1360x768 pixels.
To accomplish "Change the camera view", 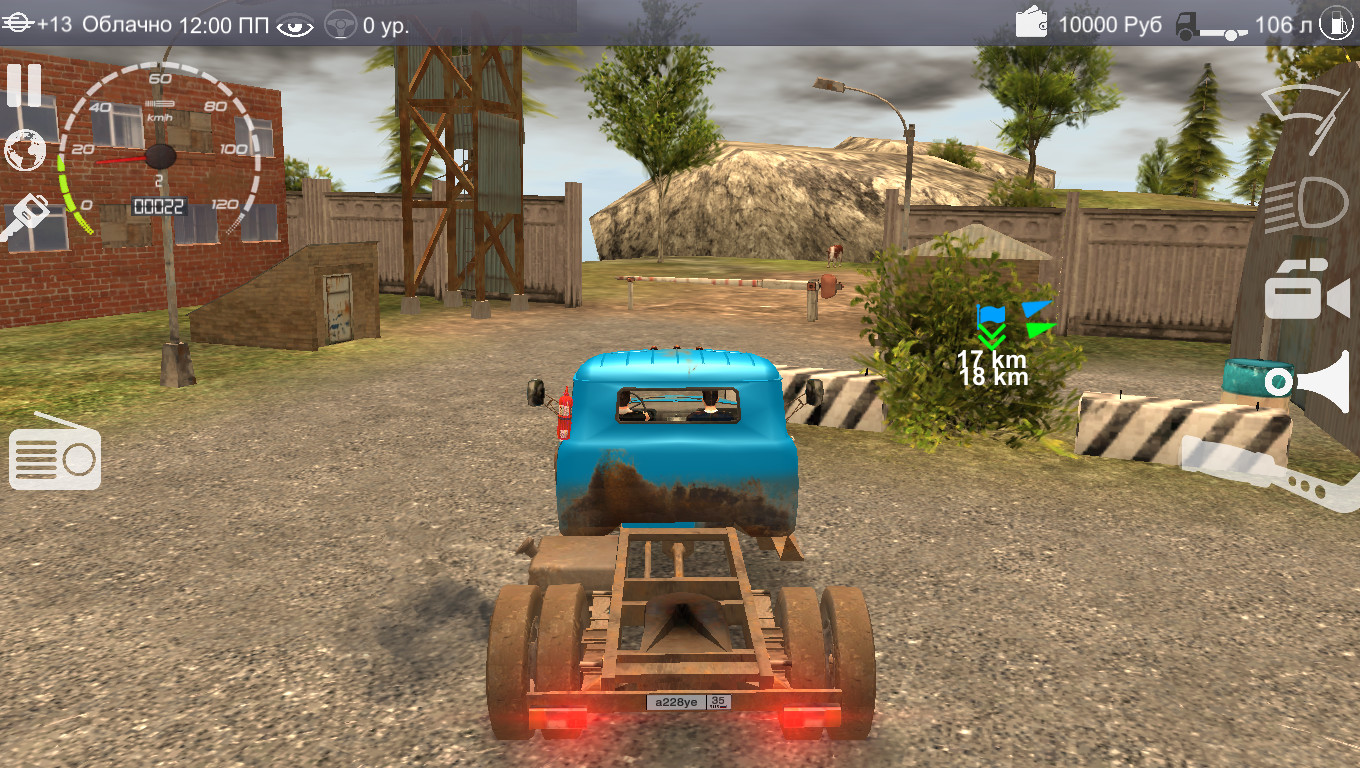I will [1306, 291].
